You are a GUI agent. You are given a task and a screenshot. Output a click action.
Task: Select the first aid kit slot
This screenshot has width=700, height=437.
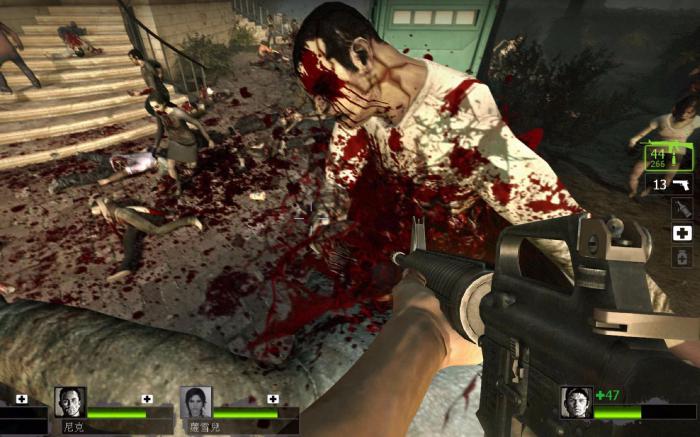pyautogui.click(x=682, y=233)
